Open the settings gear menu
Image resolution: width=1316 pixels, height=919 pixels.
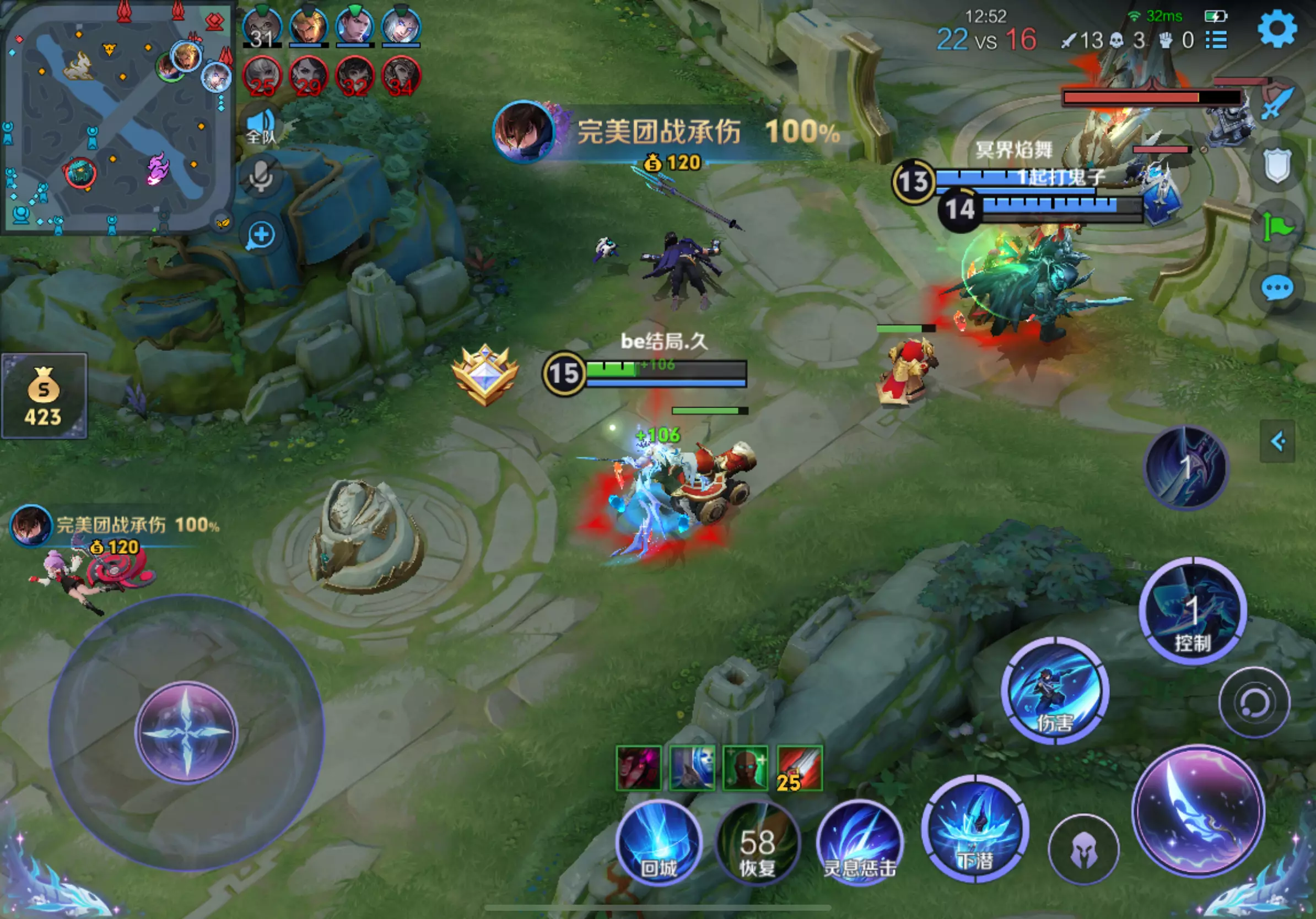tap(1277, 29)
